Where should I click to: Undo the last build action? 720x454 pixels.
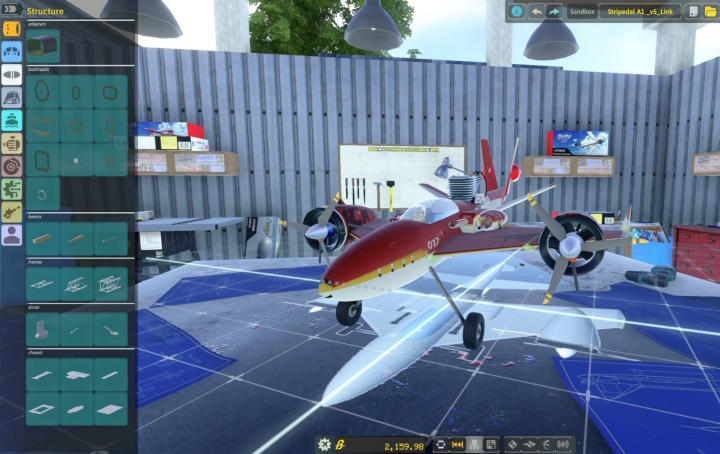(537, 12)
